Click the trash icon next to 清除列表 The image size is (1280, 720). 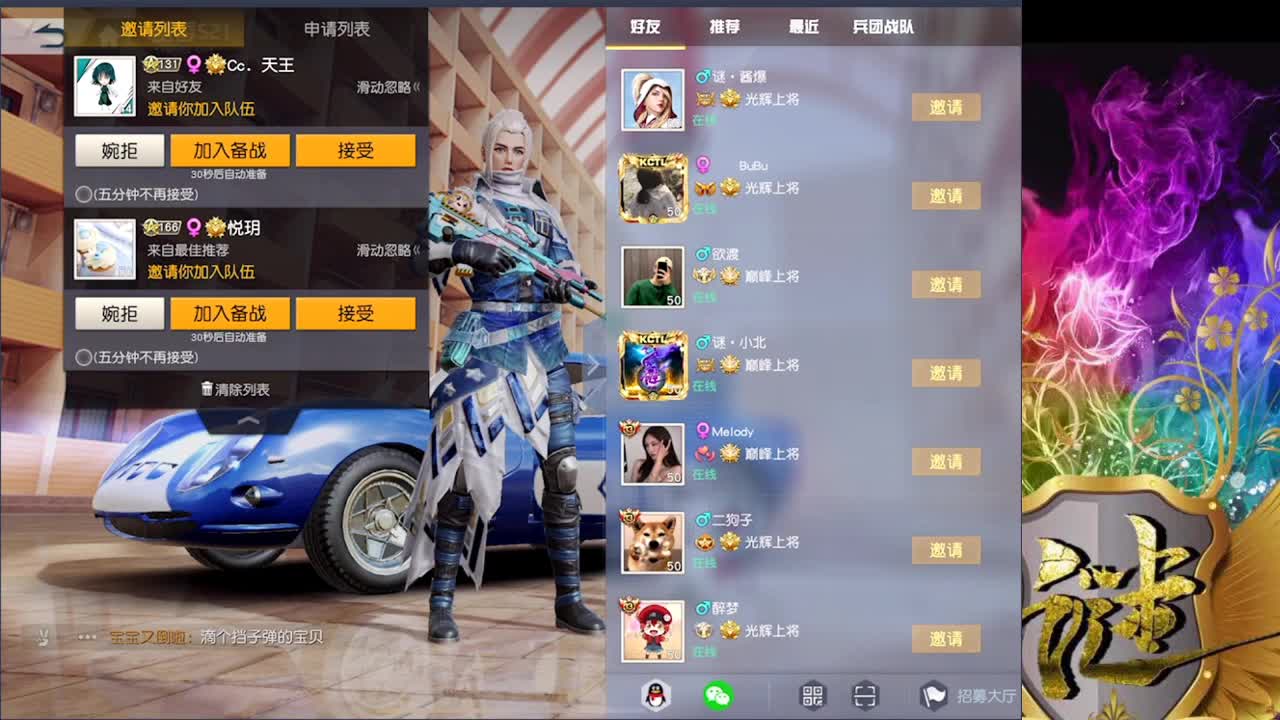(x=207, y=388)
